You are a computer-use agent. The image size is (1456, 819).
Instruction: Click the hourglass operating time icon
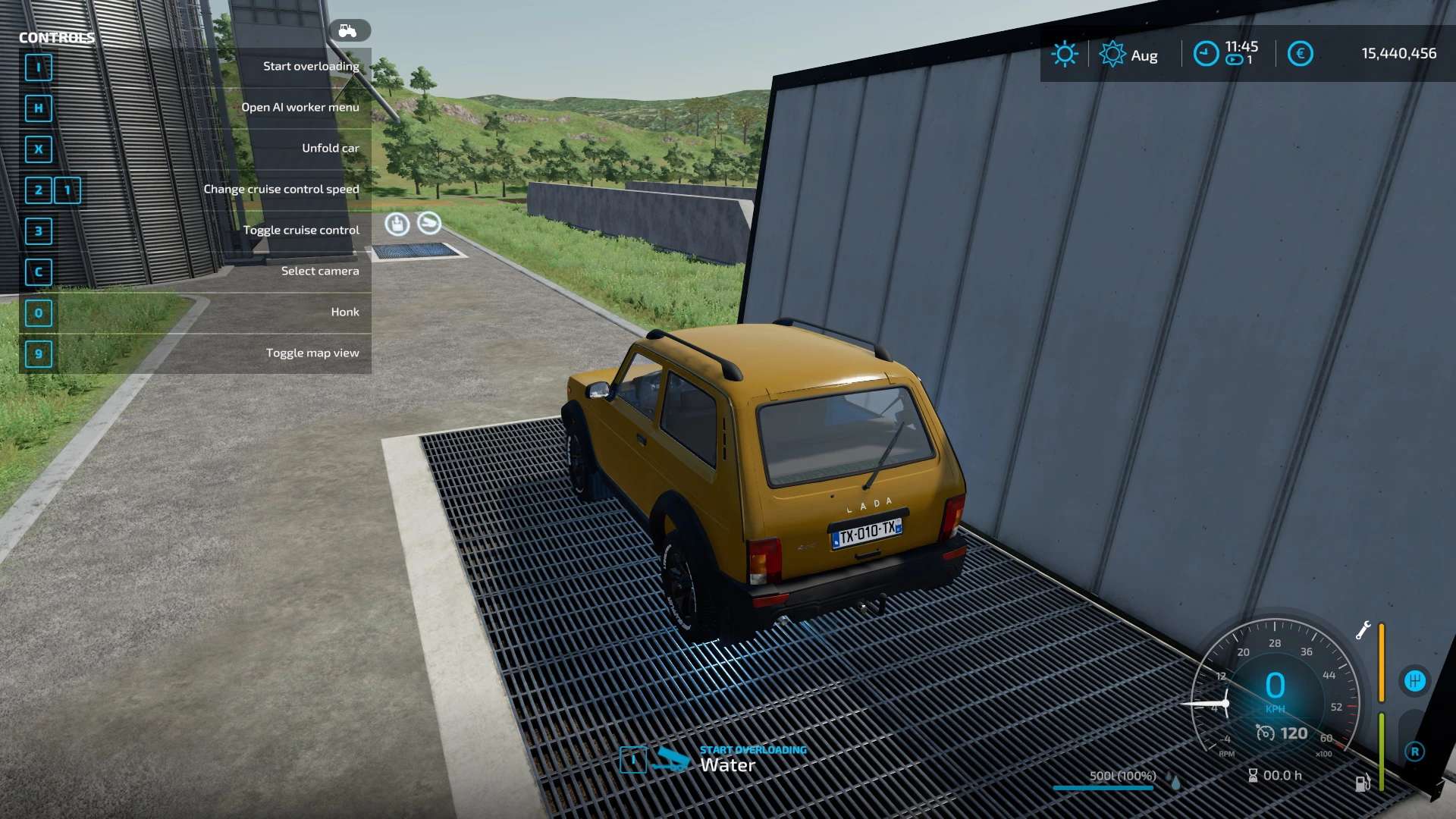pyautogui.click(x=1253, y=775)
